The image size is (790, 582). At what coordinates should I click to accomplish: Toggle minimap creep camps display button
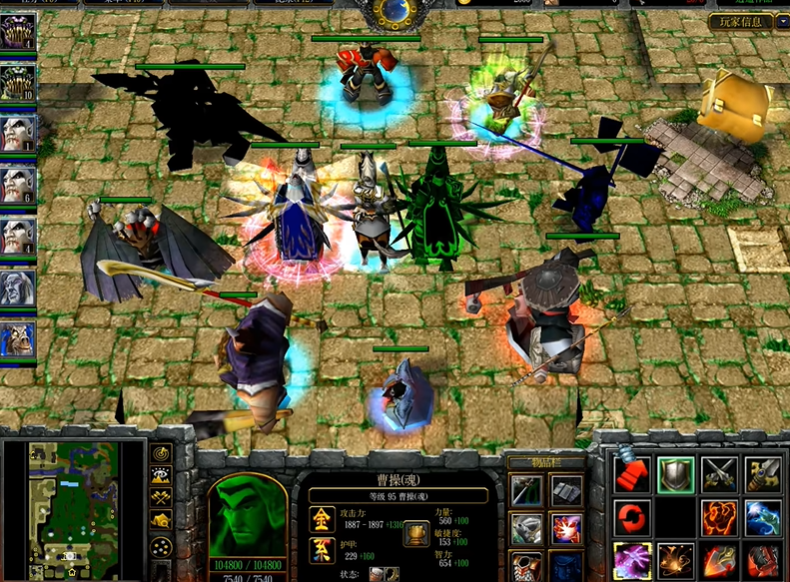pos(161,520)
